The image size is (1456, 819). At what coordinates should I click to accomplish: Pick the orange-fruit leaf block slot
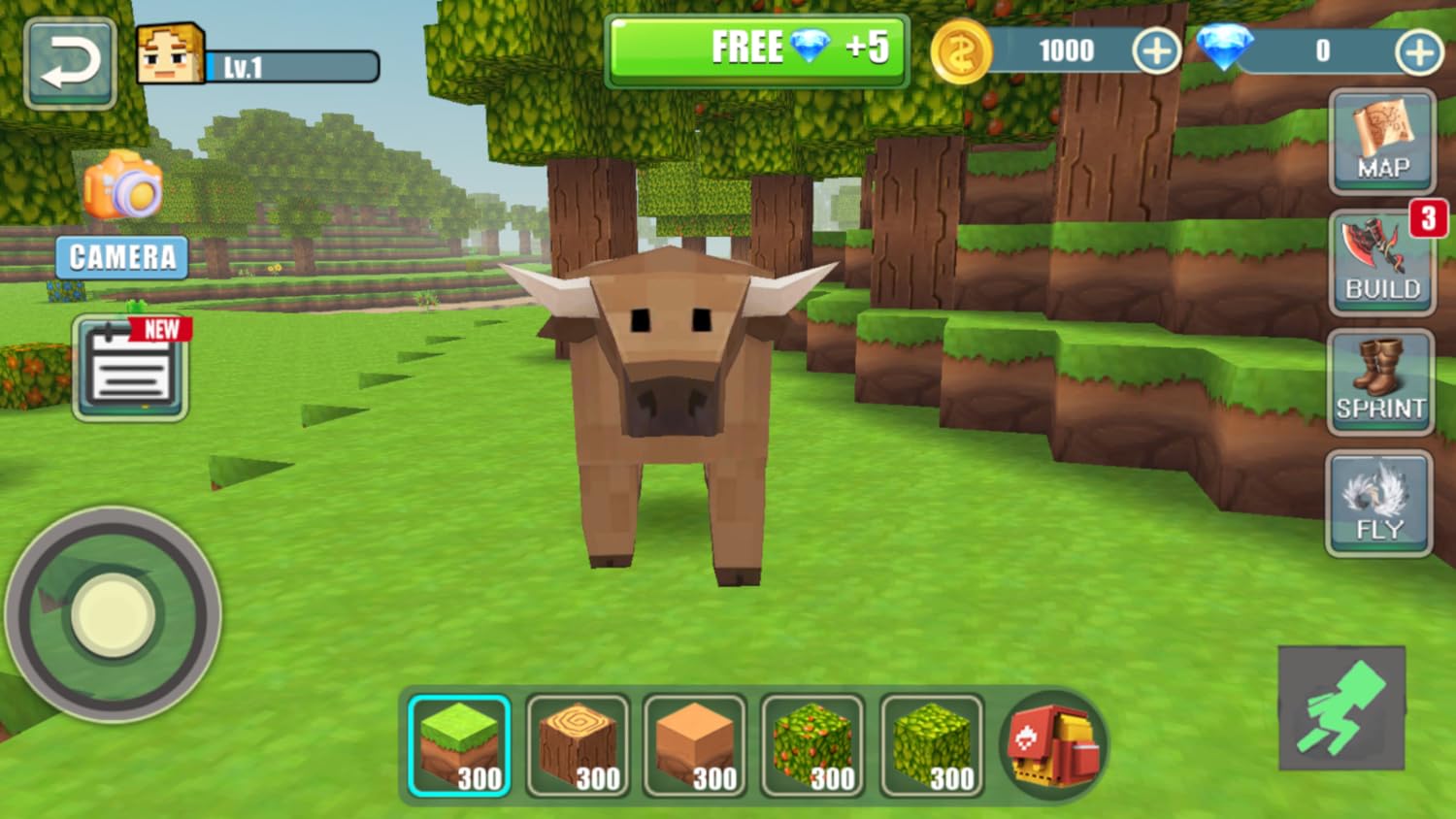click(x=813, y=746)
